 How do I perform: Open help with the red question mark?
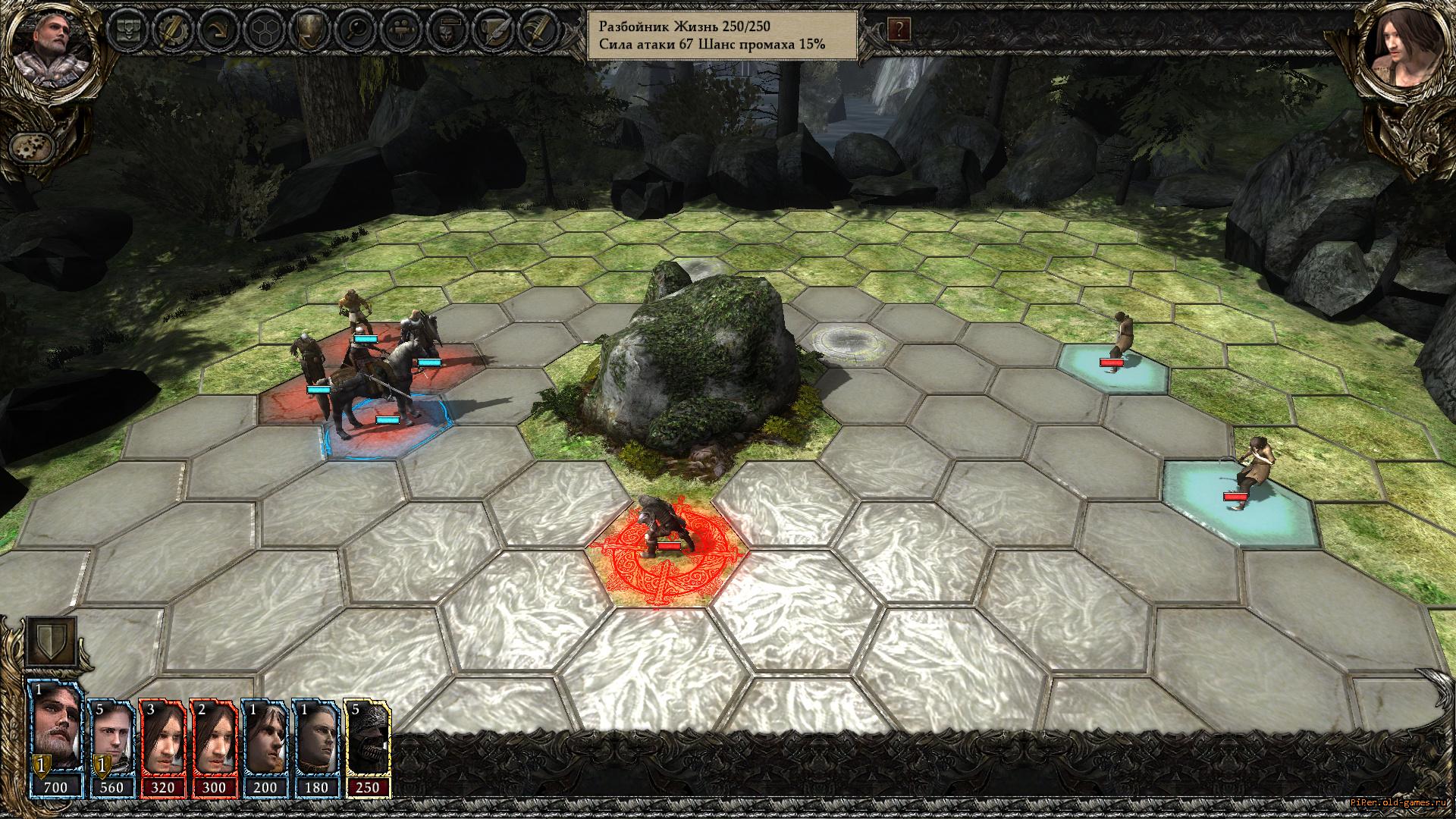tap(899, 30)
